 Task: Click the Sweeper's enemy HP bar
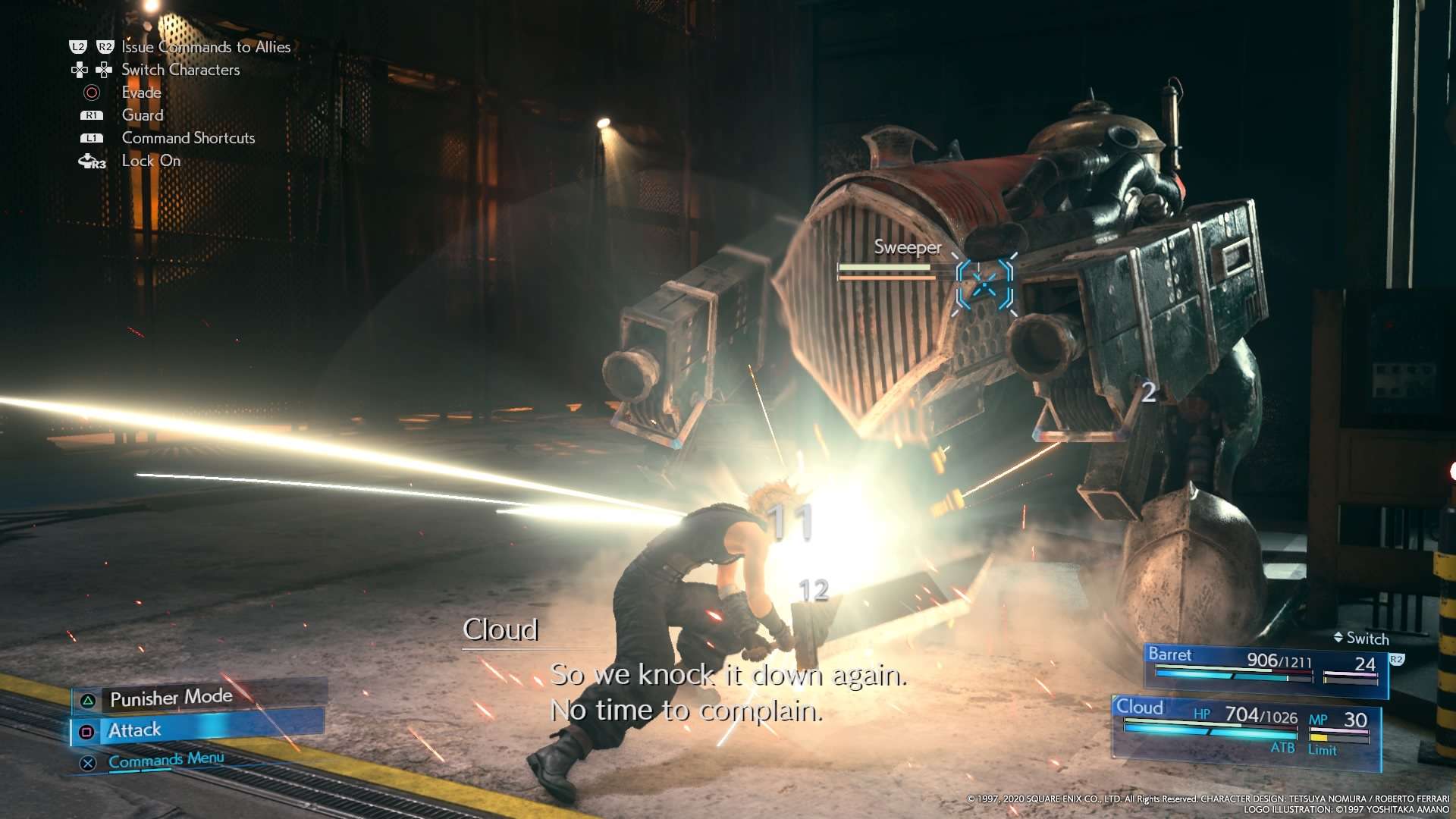(x=883, y=267)
